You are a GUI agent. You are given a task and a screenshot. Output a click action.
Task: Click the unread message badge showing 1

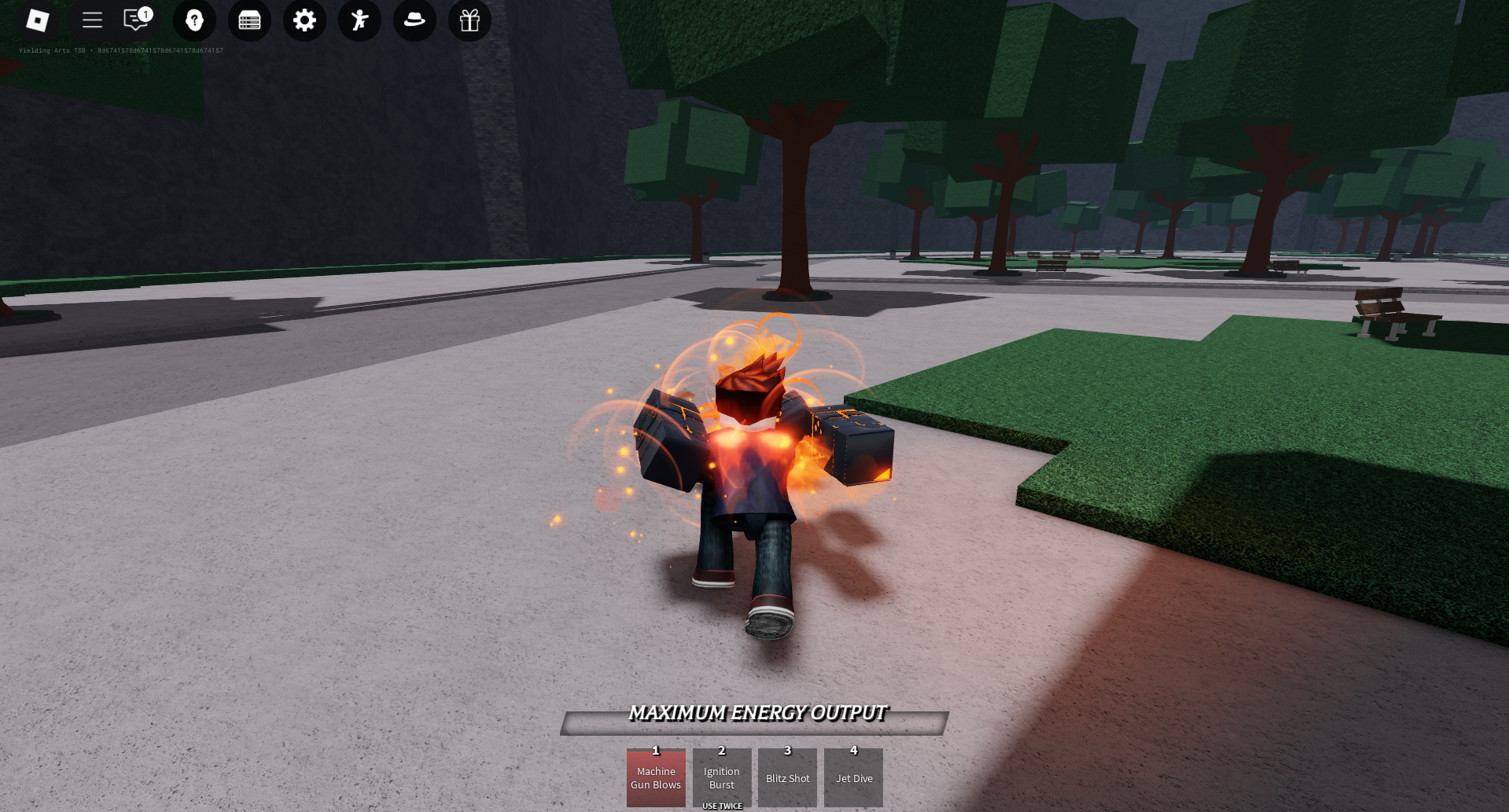pyautogui.click(x=145, y=13)
